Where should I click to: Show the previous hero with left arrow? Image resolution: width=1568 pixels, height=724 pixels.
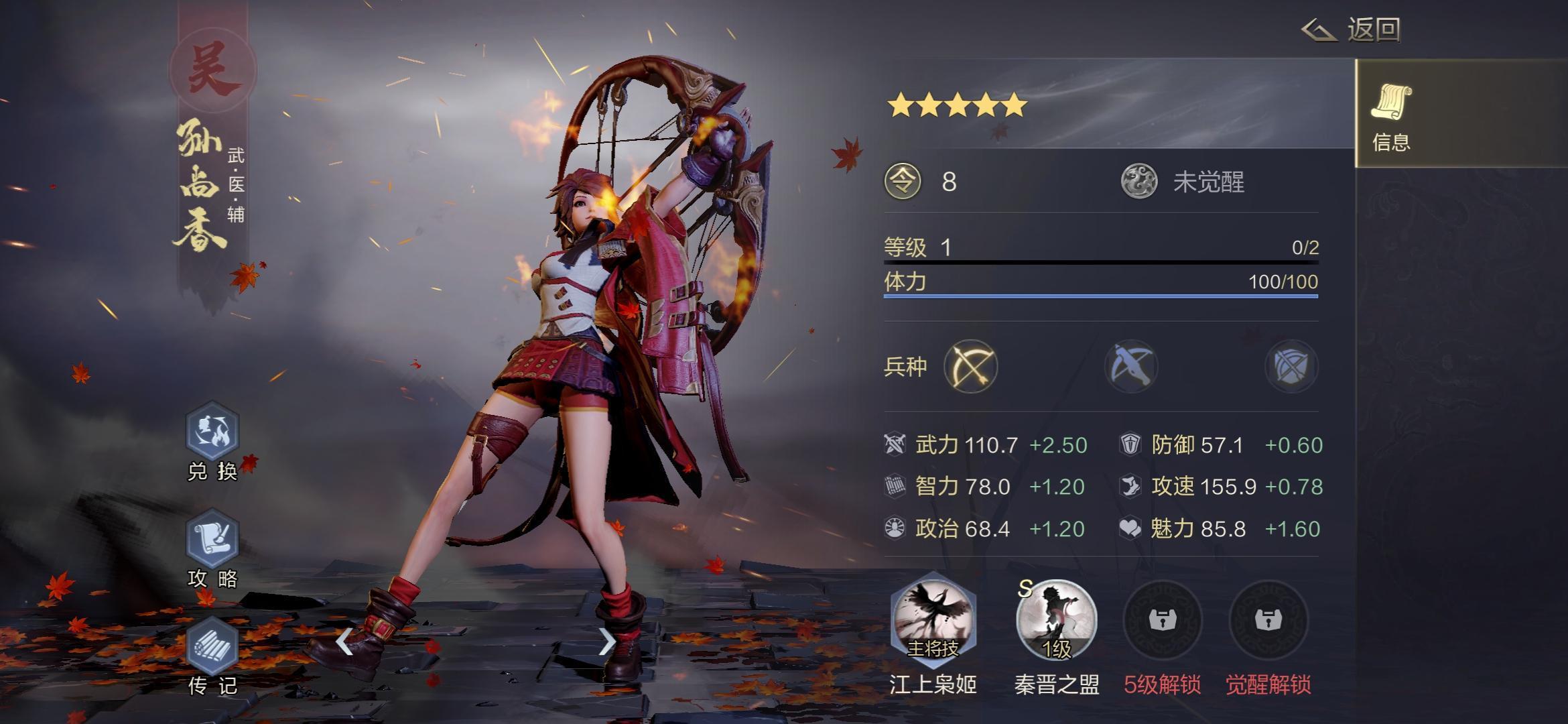[x=344, y=642]
